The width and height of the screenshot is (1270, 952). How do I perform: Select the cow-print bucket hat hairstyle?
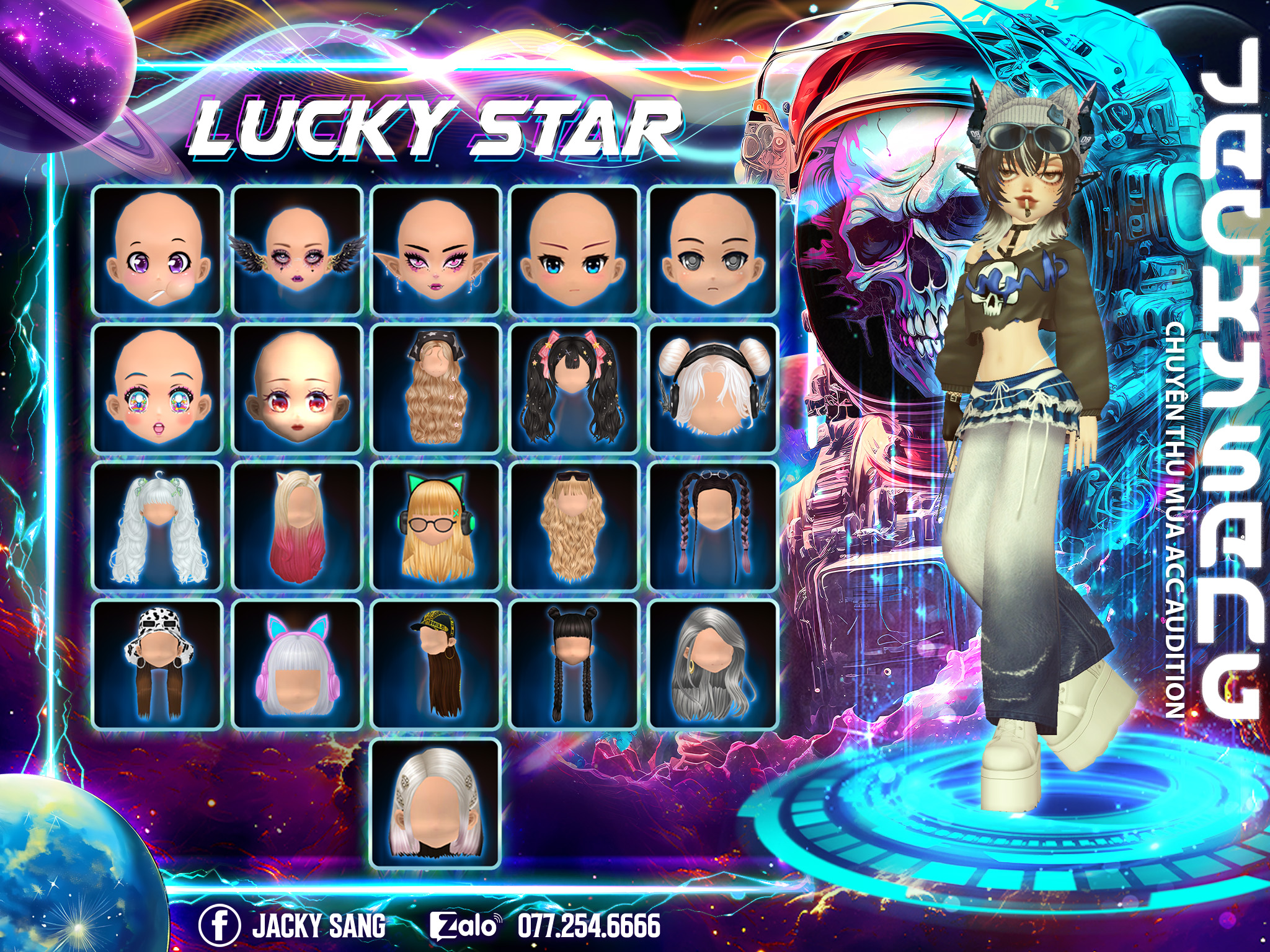(158, 665)
